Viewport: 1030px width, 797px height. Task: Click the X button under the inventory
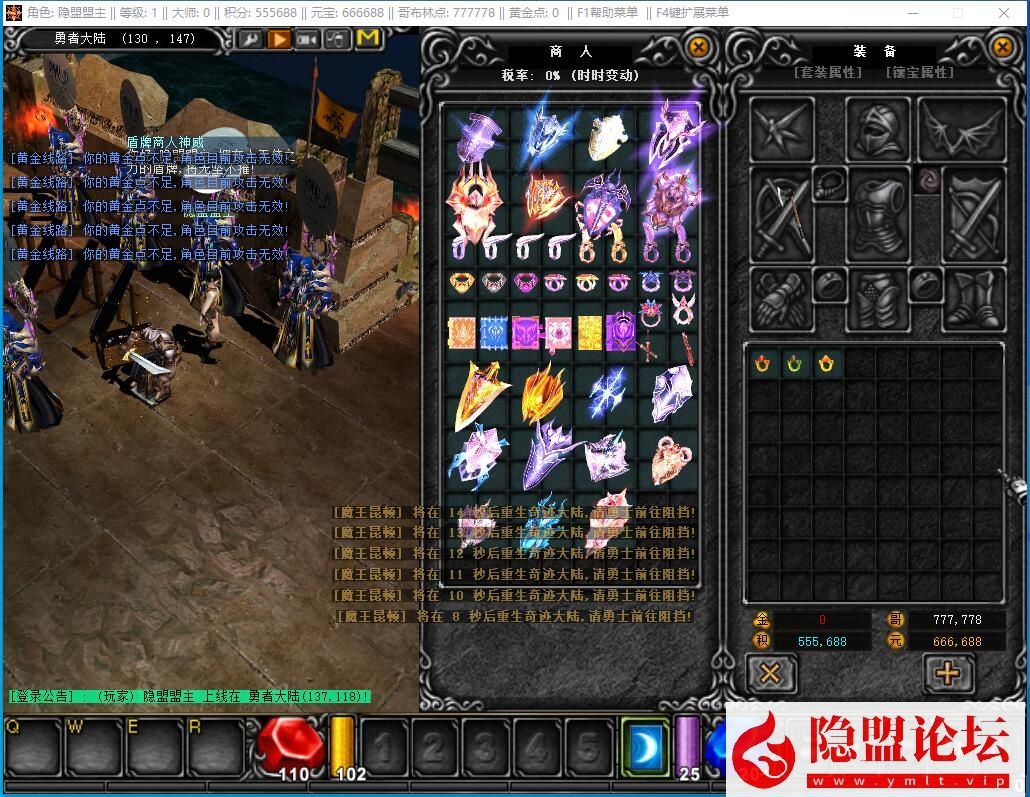click(770, 673)
